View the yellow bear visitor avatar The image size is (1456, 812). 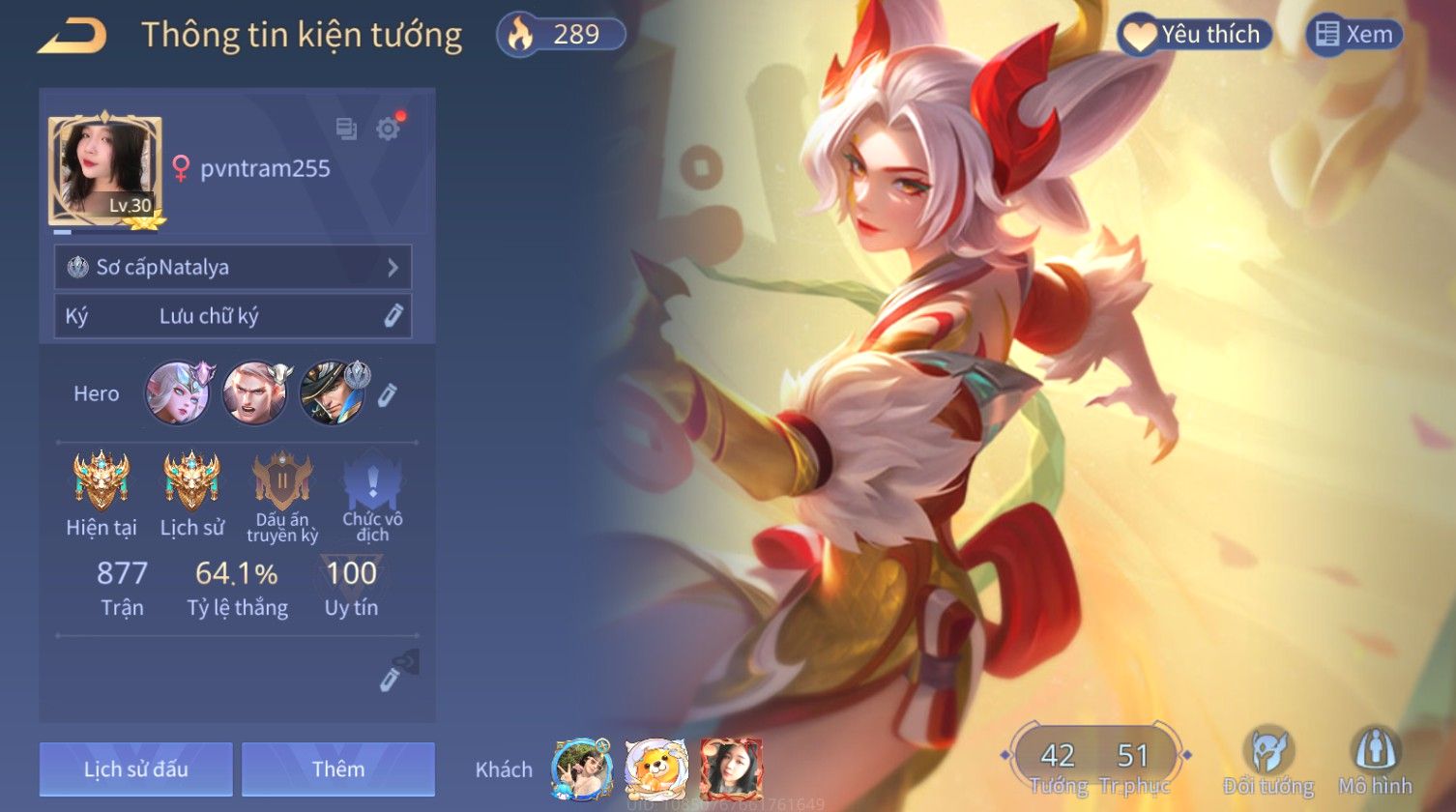656,769
